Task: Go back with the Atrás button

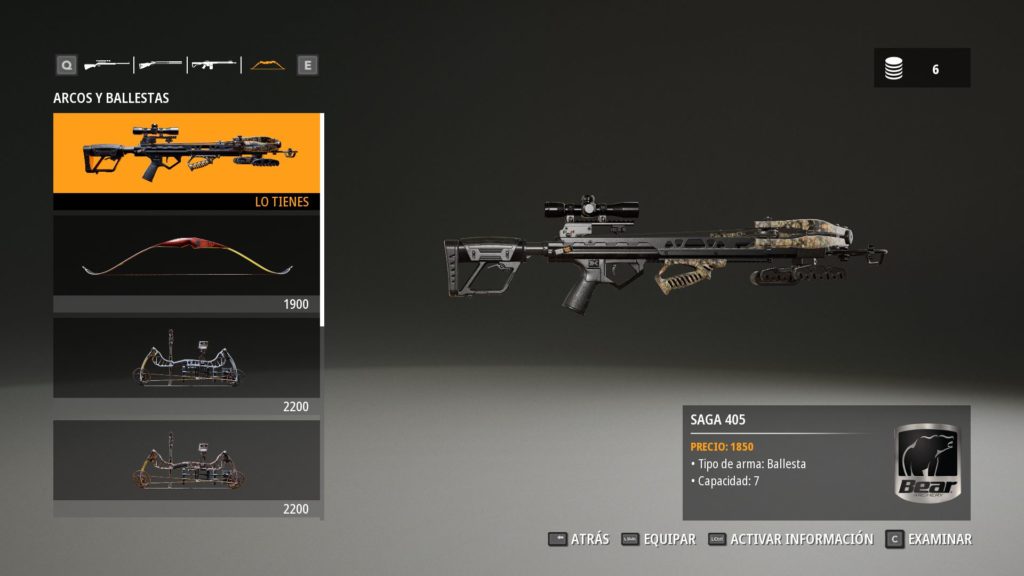Action: pyautogui.click(x=579, y=539)
